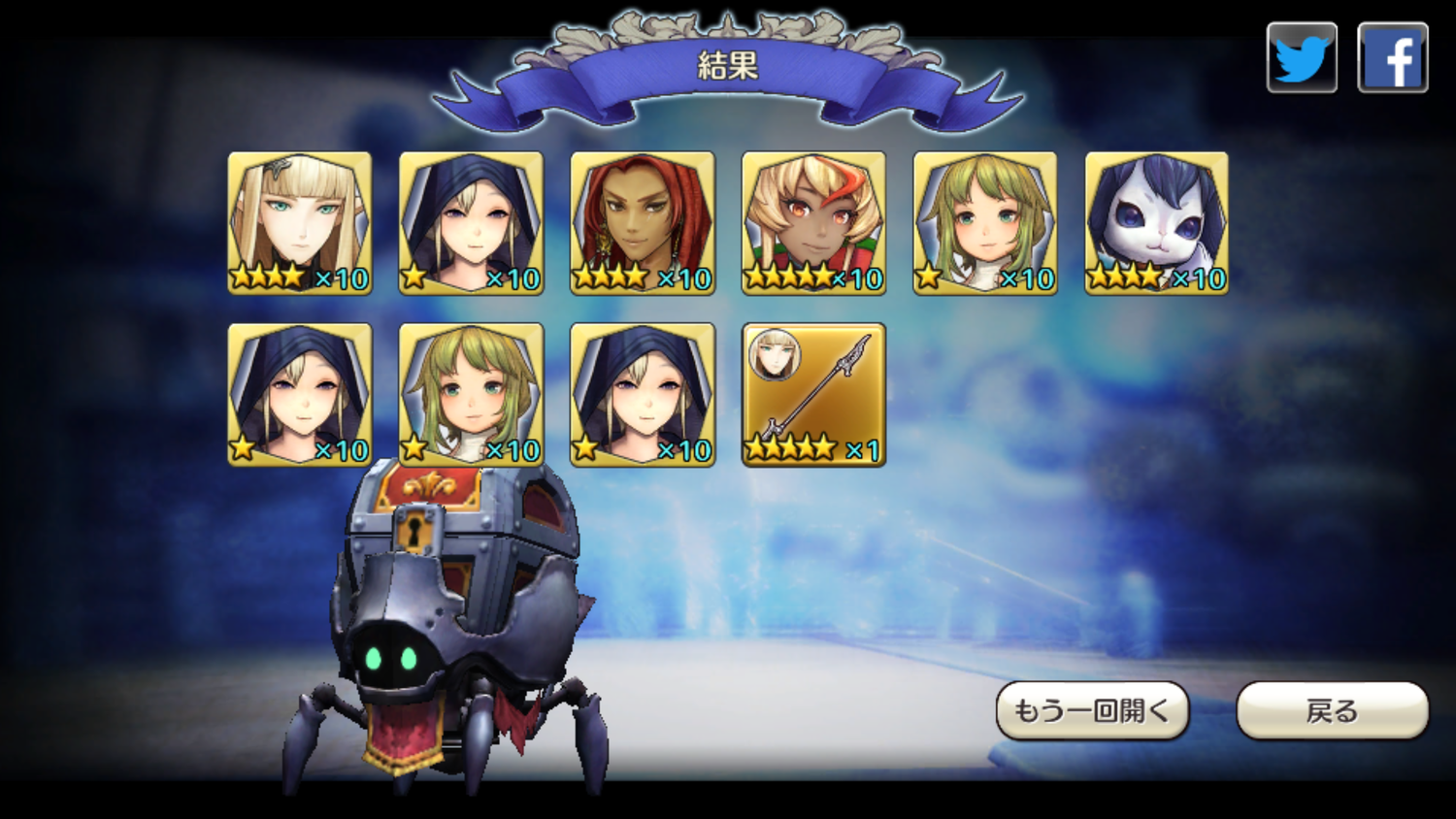Tap もう一回開く to open again
The height and width of the screenshot is (819, 1456).
tap(1092, 710)
